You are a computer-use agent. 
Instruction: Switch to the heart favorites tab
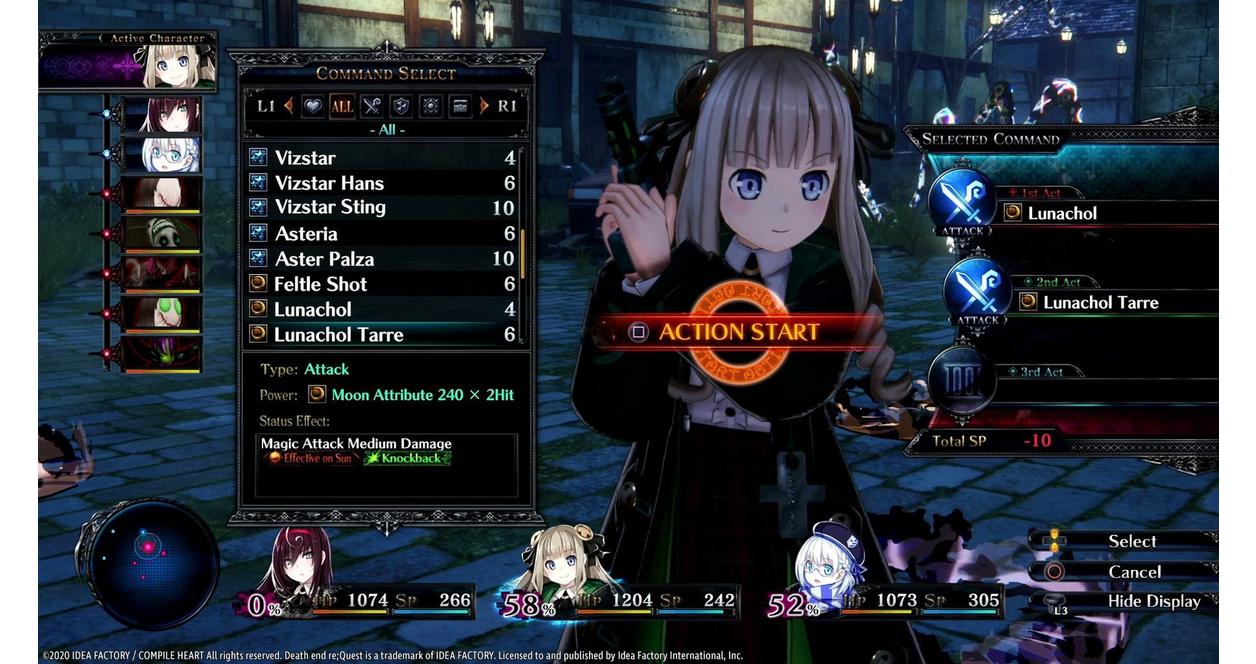pyautogui.click(x=313, y=105)
